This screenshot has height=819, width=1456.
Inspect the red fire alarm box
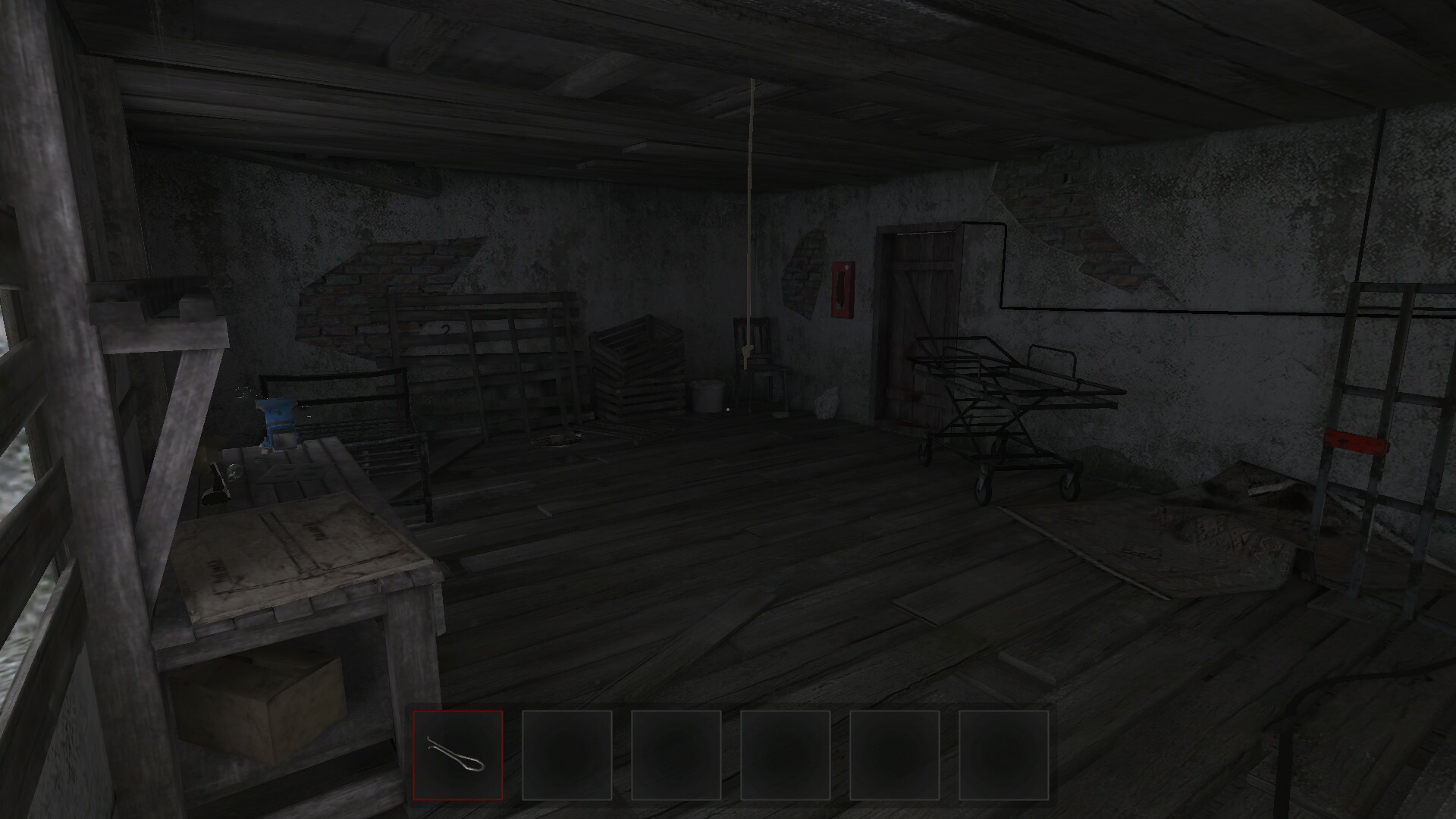(842, 290)
